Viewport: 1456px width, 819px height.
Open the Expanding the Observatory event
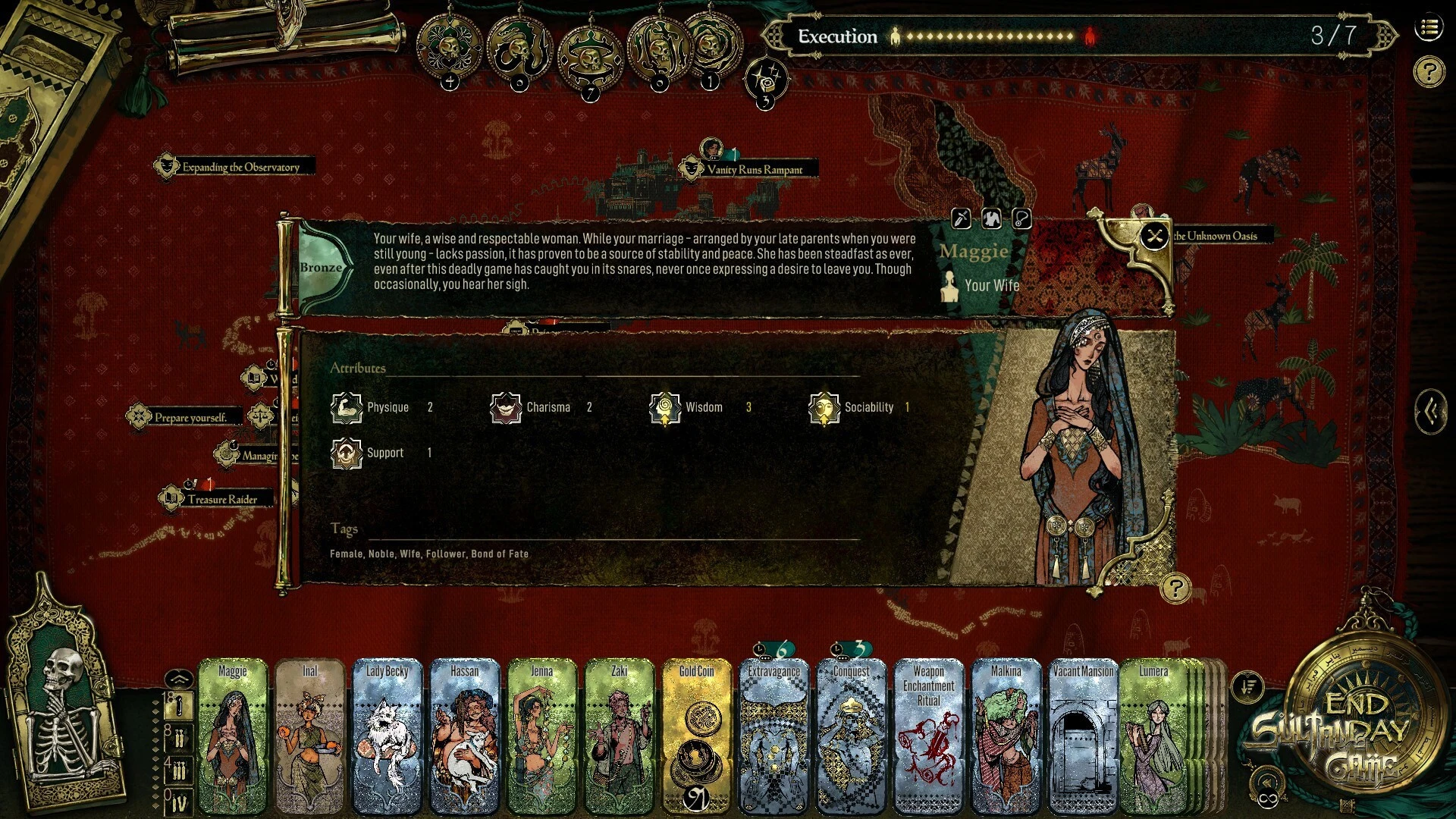[x=239, y=167]
